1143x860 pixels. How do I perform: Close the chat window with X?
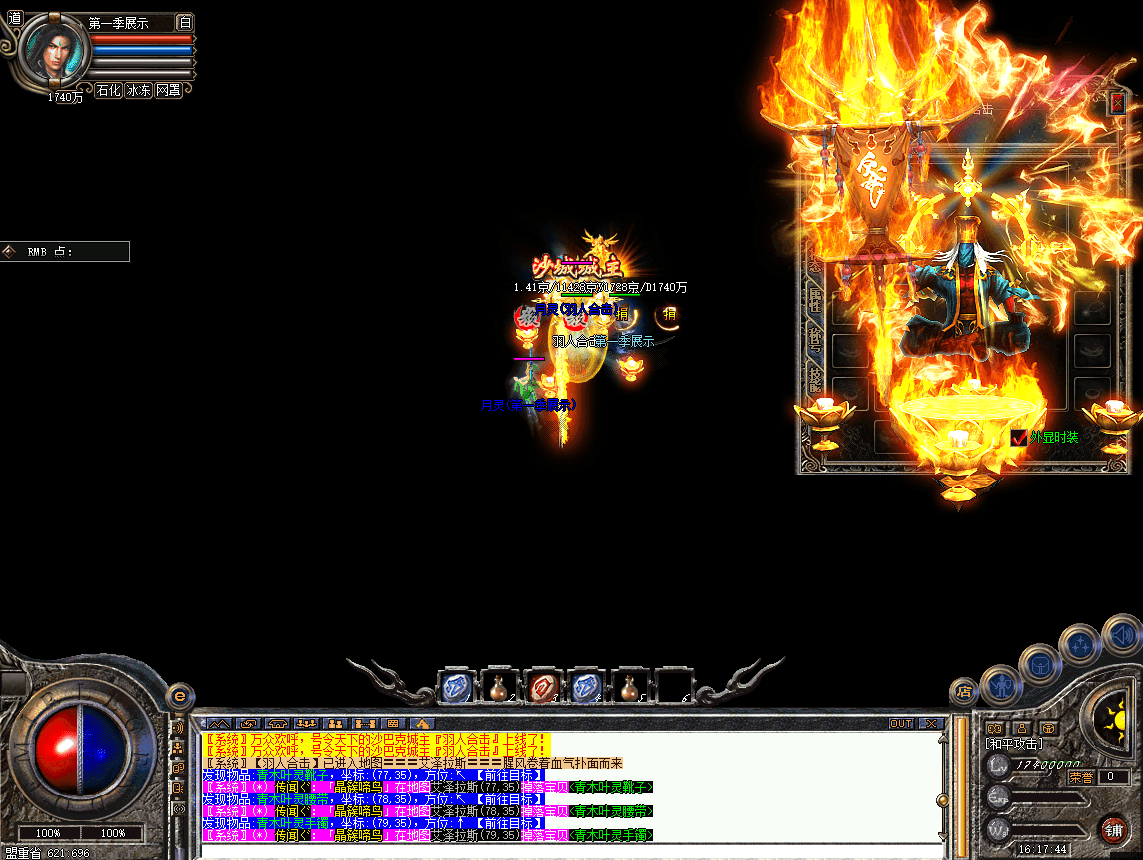tap(930, 723)
